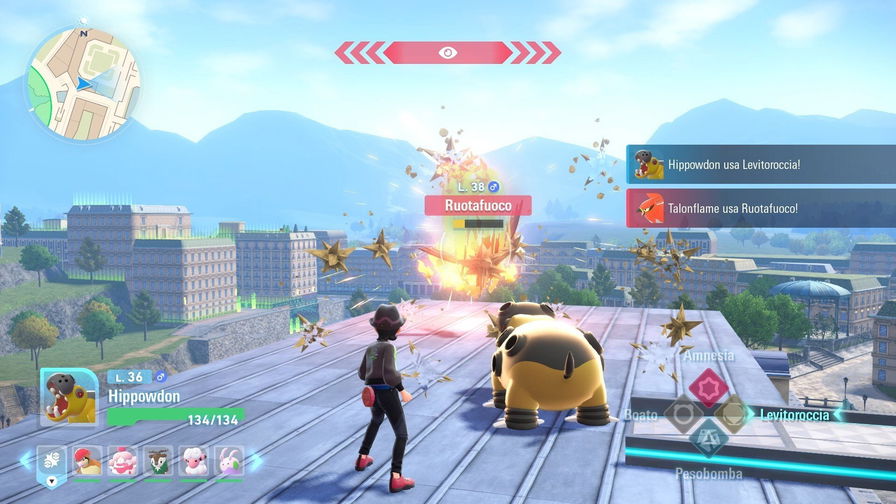This screenshot has width=896, height=504.
Task: Click the party bar's left arrow
Action: [26, 461]
